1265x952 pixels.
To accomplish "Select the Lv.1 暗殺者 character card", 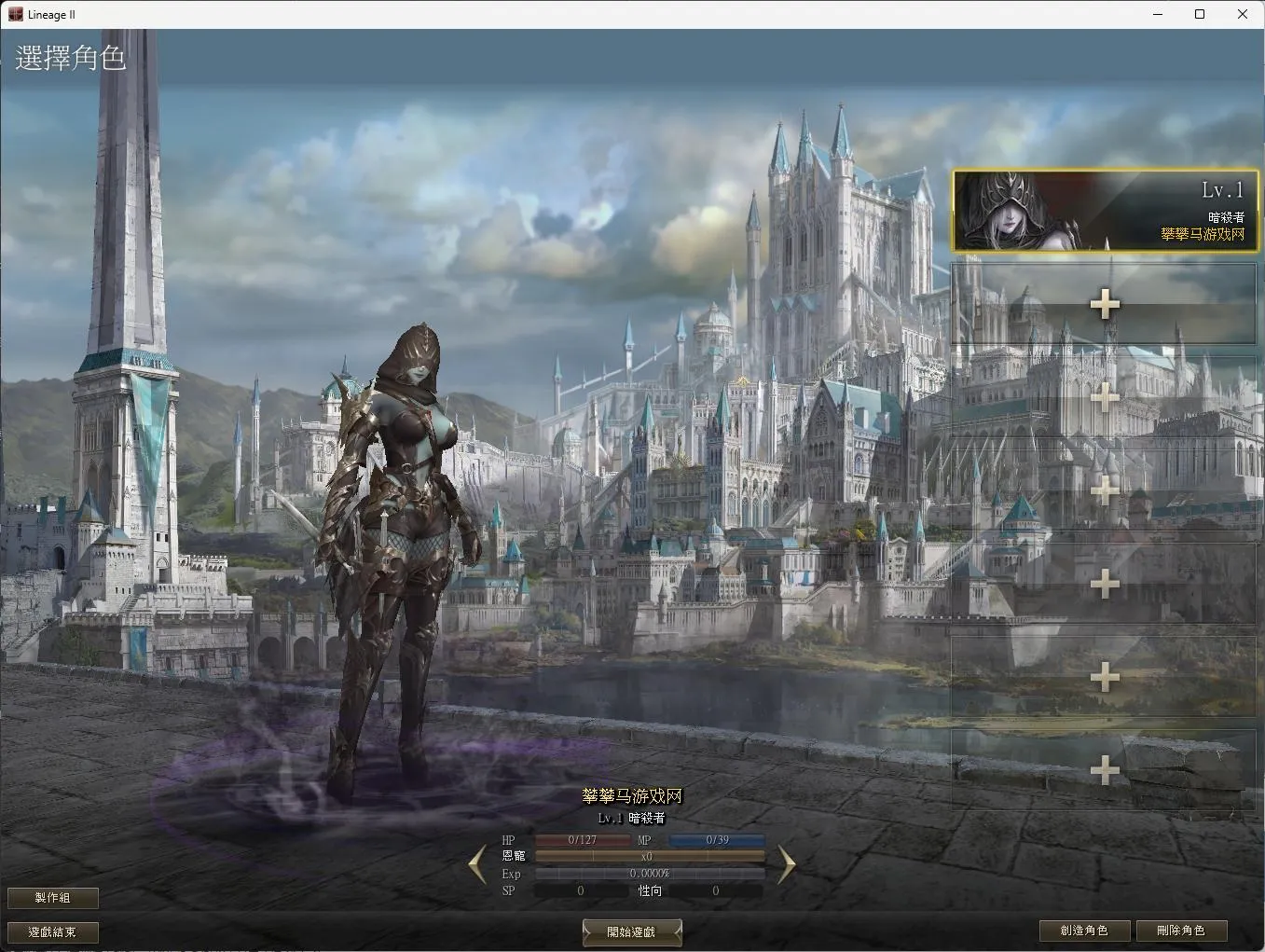I will (1105, 211).
